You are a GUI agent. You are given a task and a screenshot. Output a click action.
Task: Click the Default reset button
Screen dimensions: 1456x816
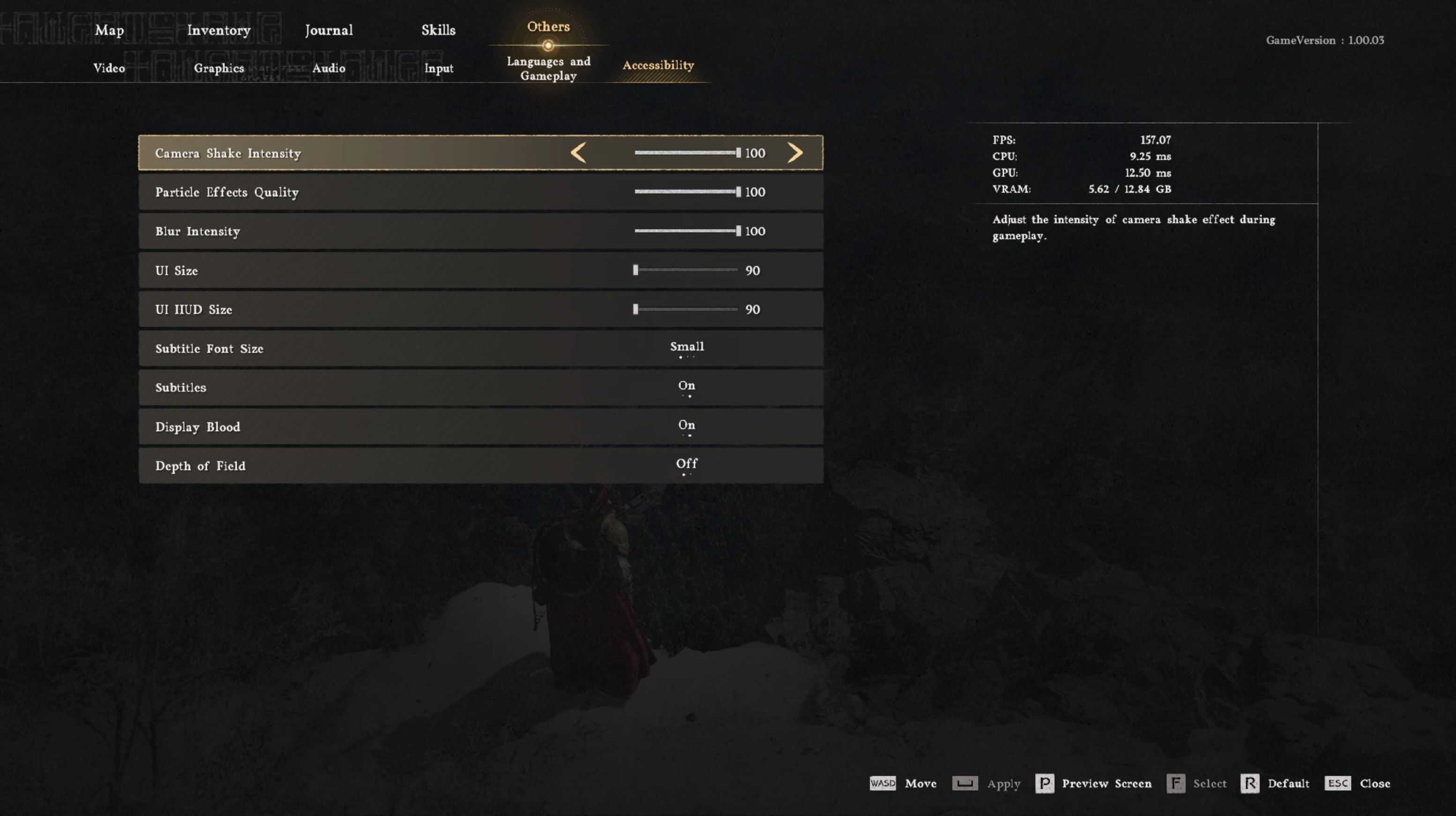coord(1275,783)
